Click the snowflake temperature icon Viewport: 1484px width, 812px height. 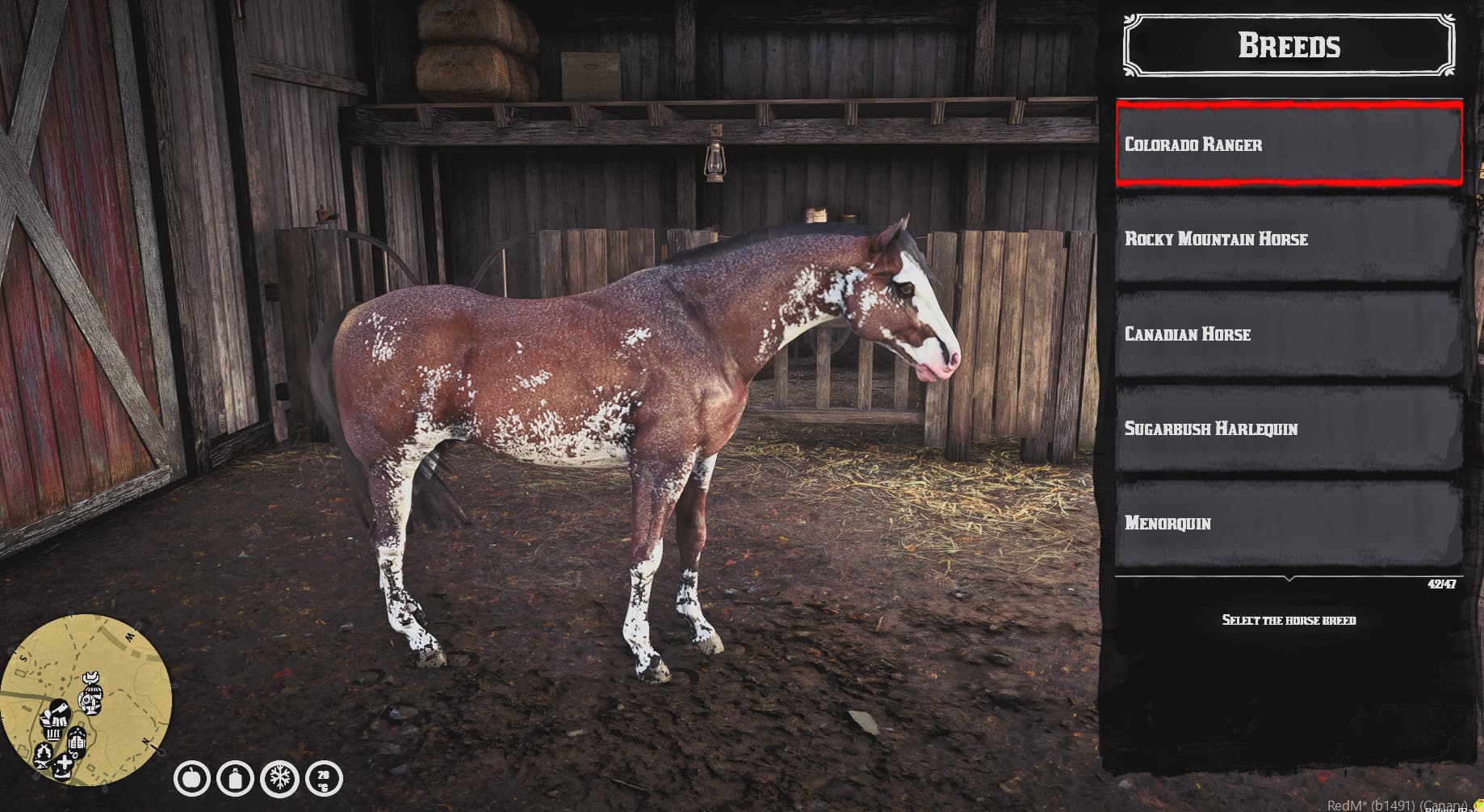(279, 780)
